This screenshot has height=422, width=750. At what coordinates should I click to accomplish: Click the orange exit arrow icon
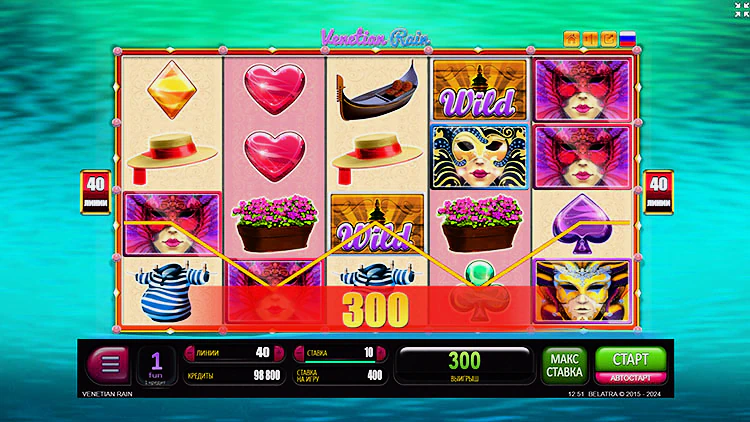(609, 39)
